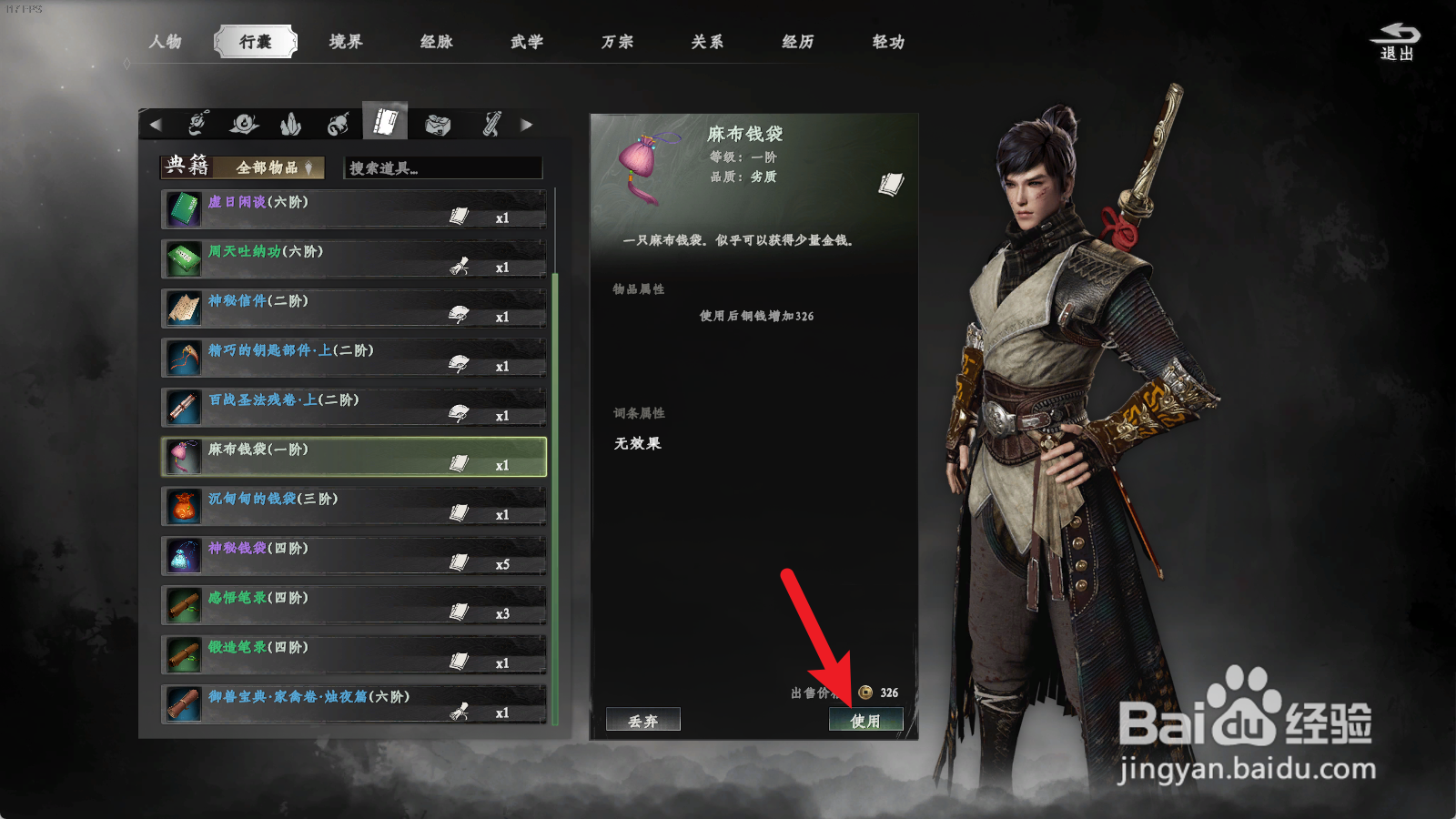Select the potion category icon
Screen dimensions: 1456x819
click(246, 125)
